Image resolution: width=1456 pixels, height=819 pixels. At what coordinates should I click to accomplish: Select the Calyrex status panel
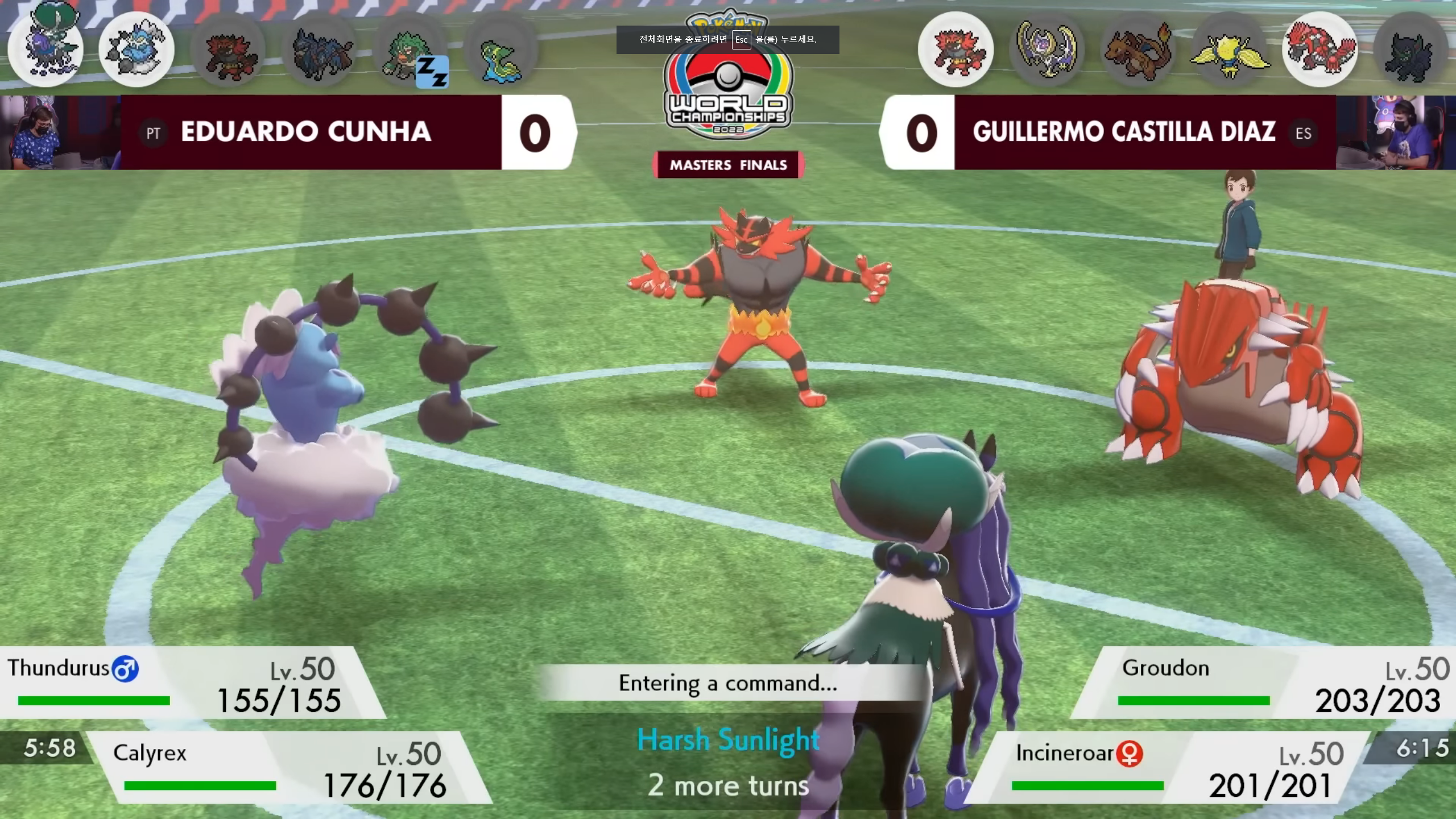[284, 768]
